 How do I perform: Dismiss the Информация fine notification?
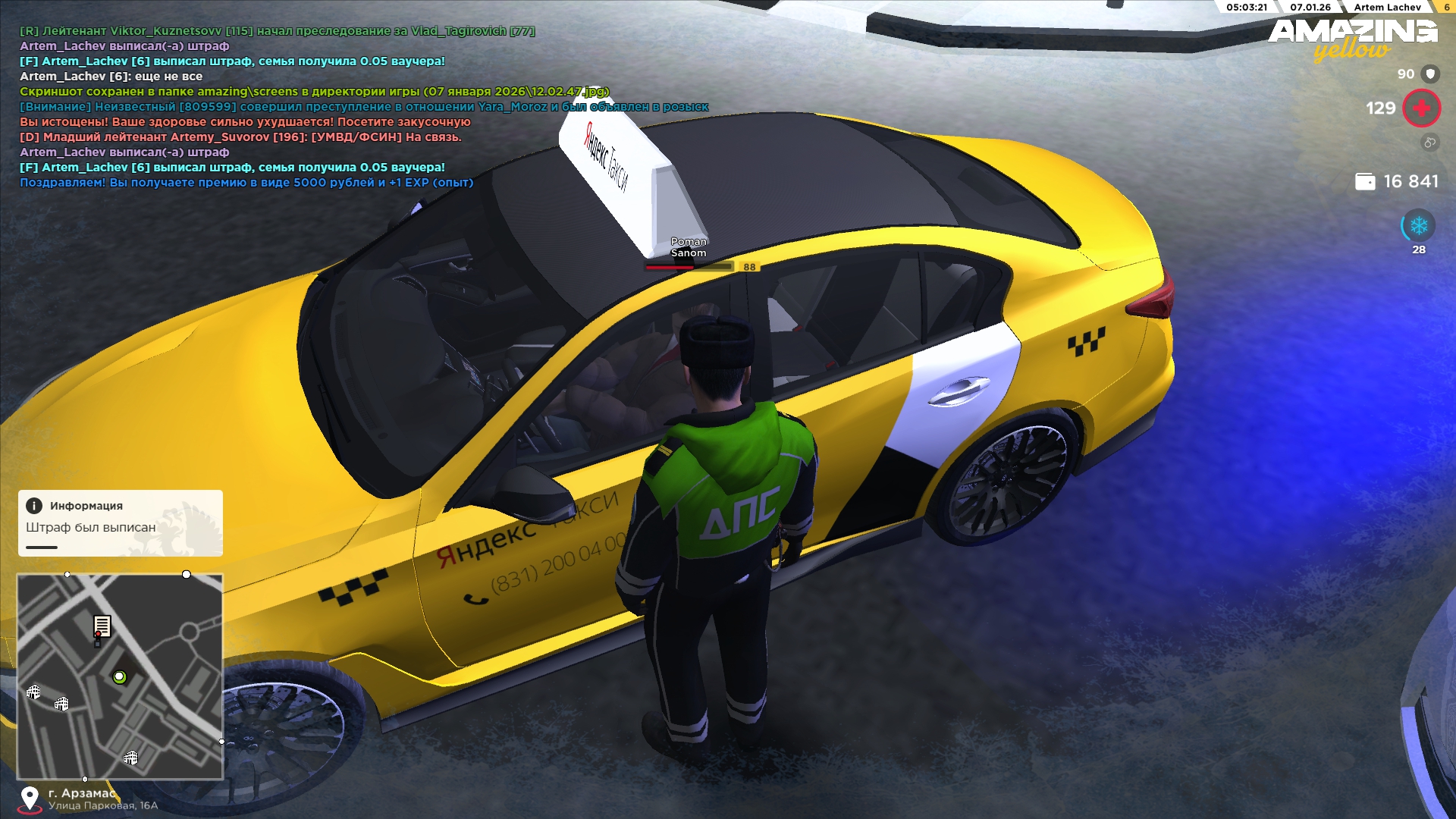click(x=121, y=522)
